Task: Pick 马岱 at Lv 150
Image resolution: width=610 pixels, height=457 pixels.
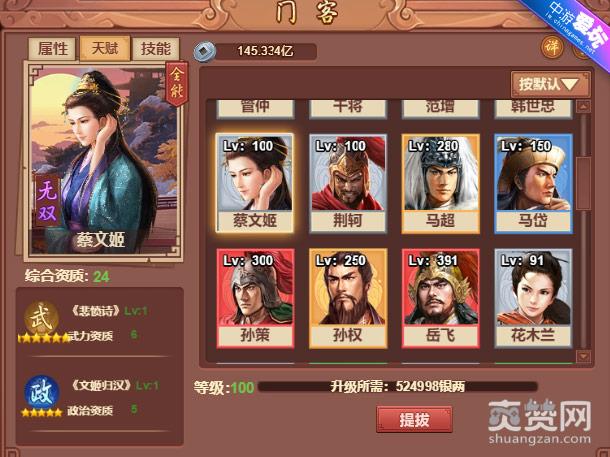Action: (x=533, y=184)
